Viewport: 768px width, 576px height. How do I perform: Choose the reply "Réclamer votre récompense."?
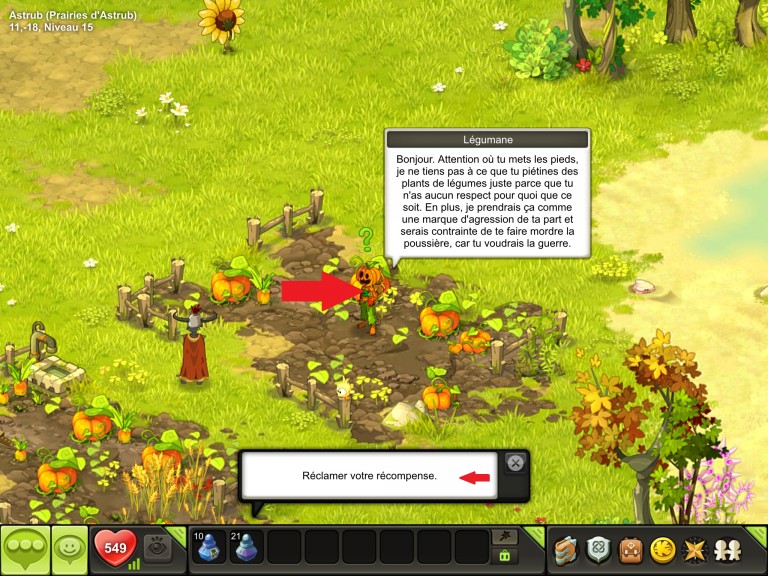coord(369,476)
